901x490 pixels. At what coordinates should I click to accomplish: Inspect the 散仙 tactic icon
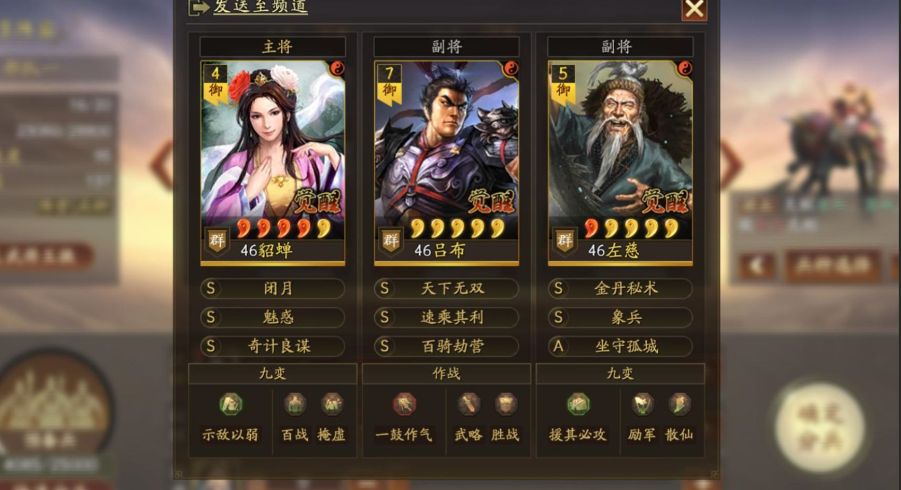click(x=680, y=404)
